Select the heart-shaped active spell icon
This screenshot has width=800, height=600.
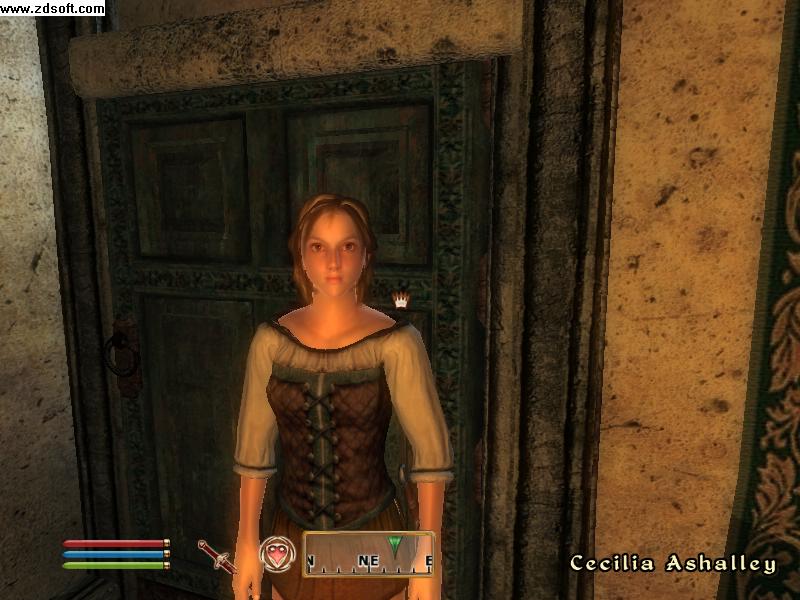[276, 554]
